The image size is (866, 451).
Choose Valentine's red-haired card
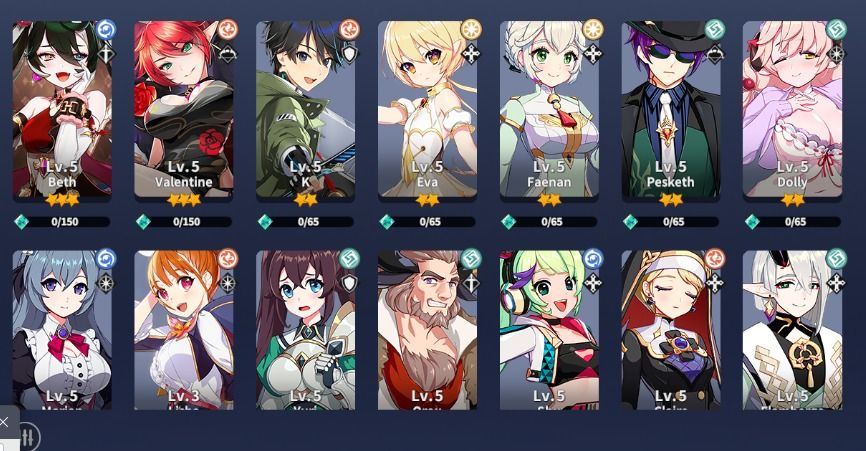(x=184, y=110)
